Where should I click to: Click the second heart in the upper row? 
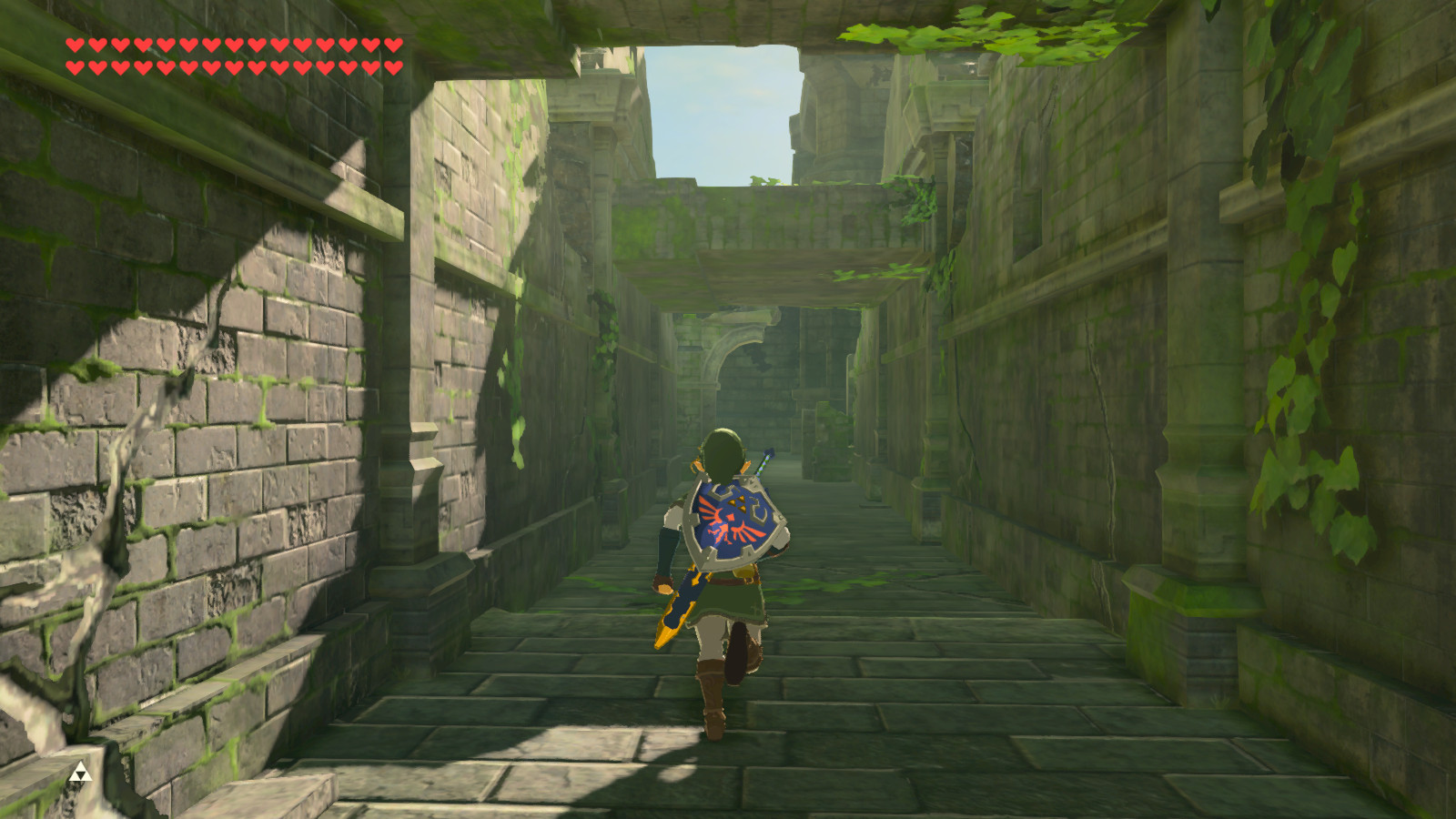point(97,45)
